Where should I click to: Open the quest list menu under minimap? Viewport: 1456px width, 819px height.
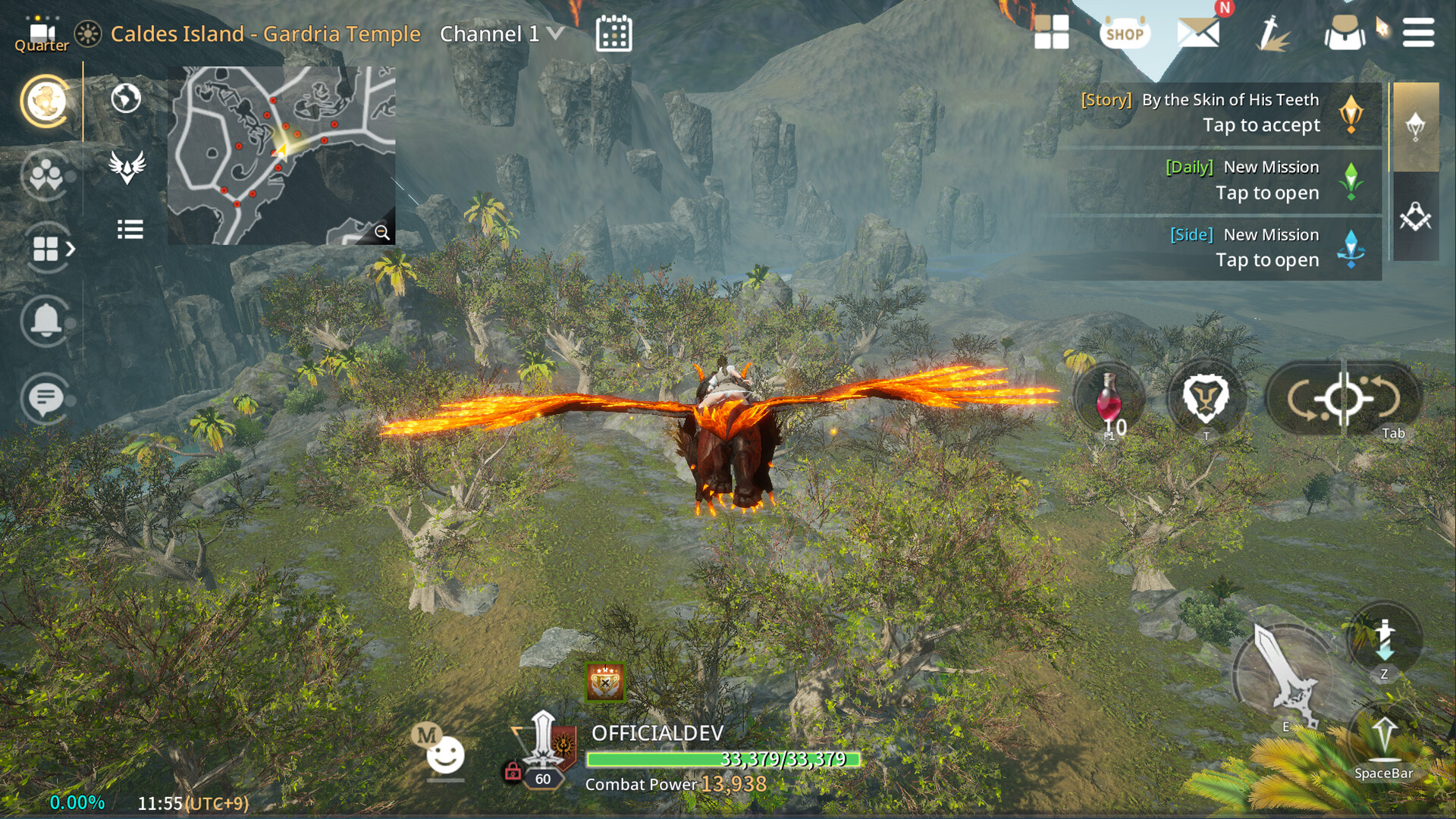tap(130, 230)
